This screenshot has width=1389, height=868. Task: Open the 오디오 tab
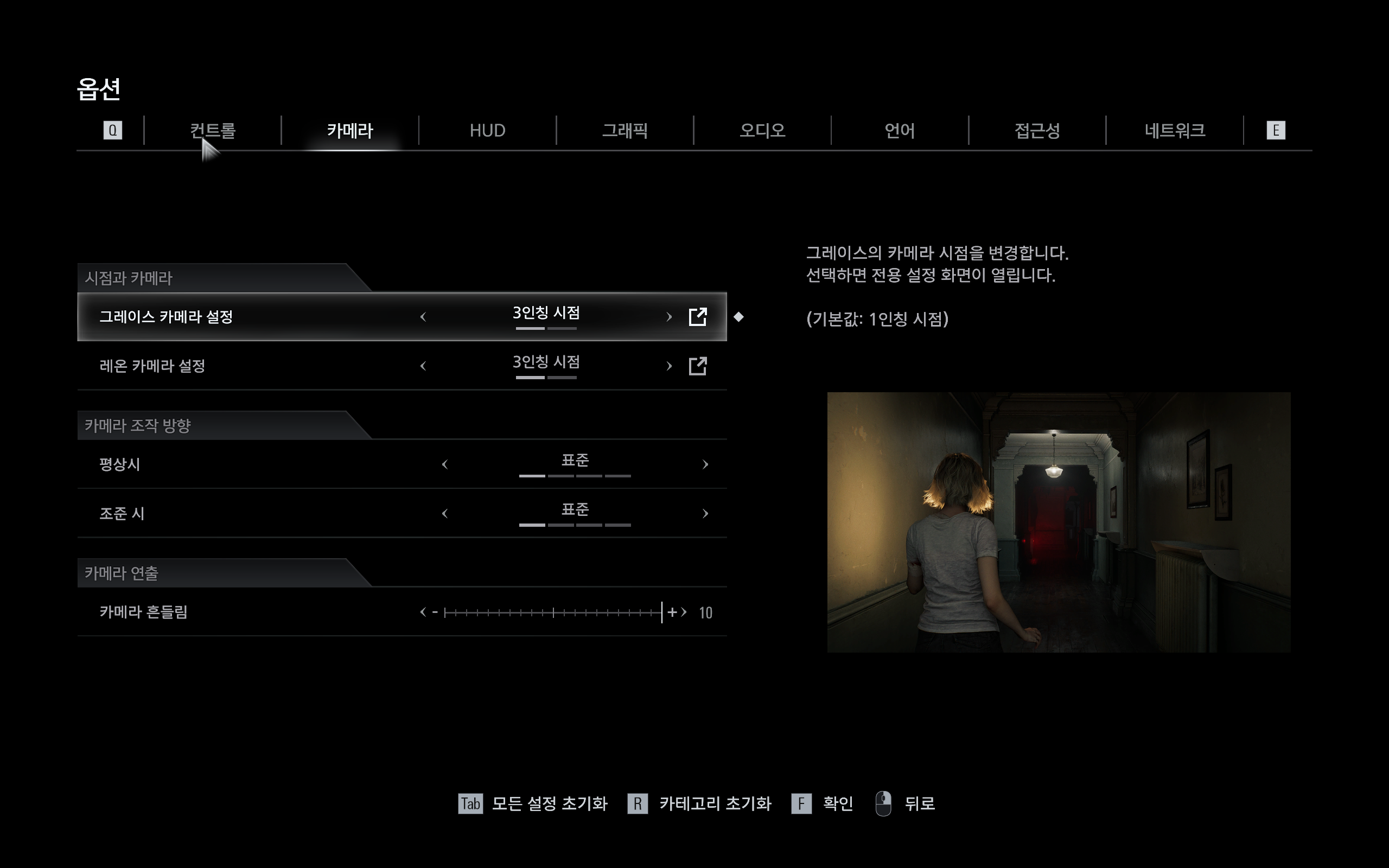coord(762,131)
